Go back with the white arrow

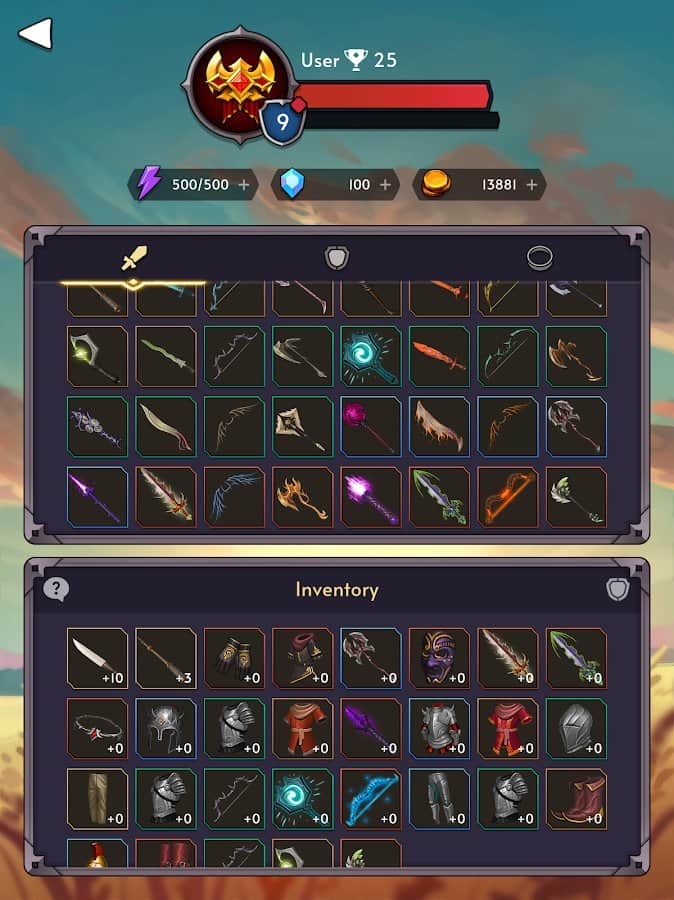[35, 34]
